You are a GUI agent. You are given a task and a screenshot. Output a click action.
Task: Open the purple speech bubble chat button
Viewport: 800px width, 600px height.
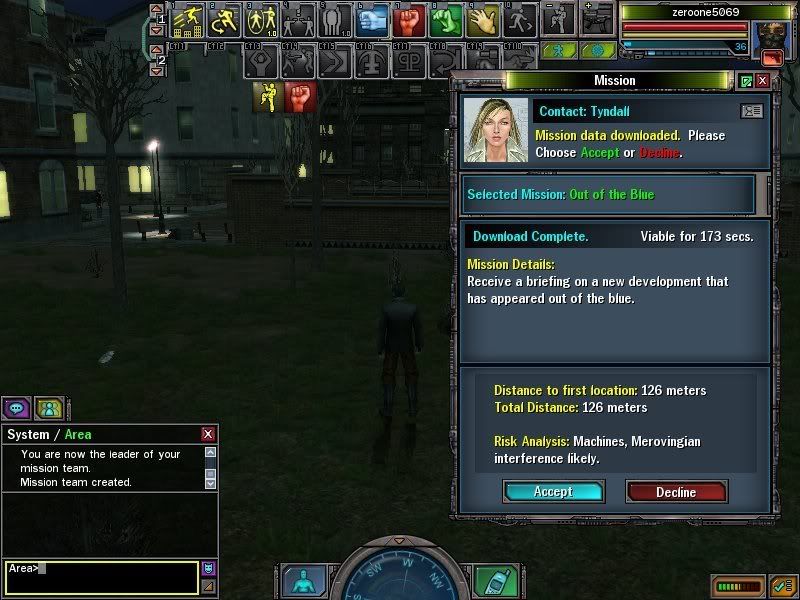(x=16, y=407)
